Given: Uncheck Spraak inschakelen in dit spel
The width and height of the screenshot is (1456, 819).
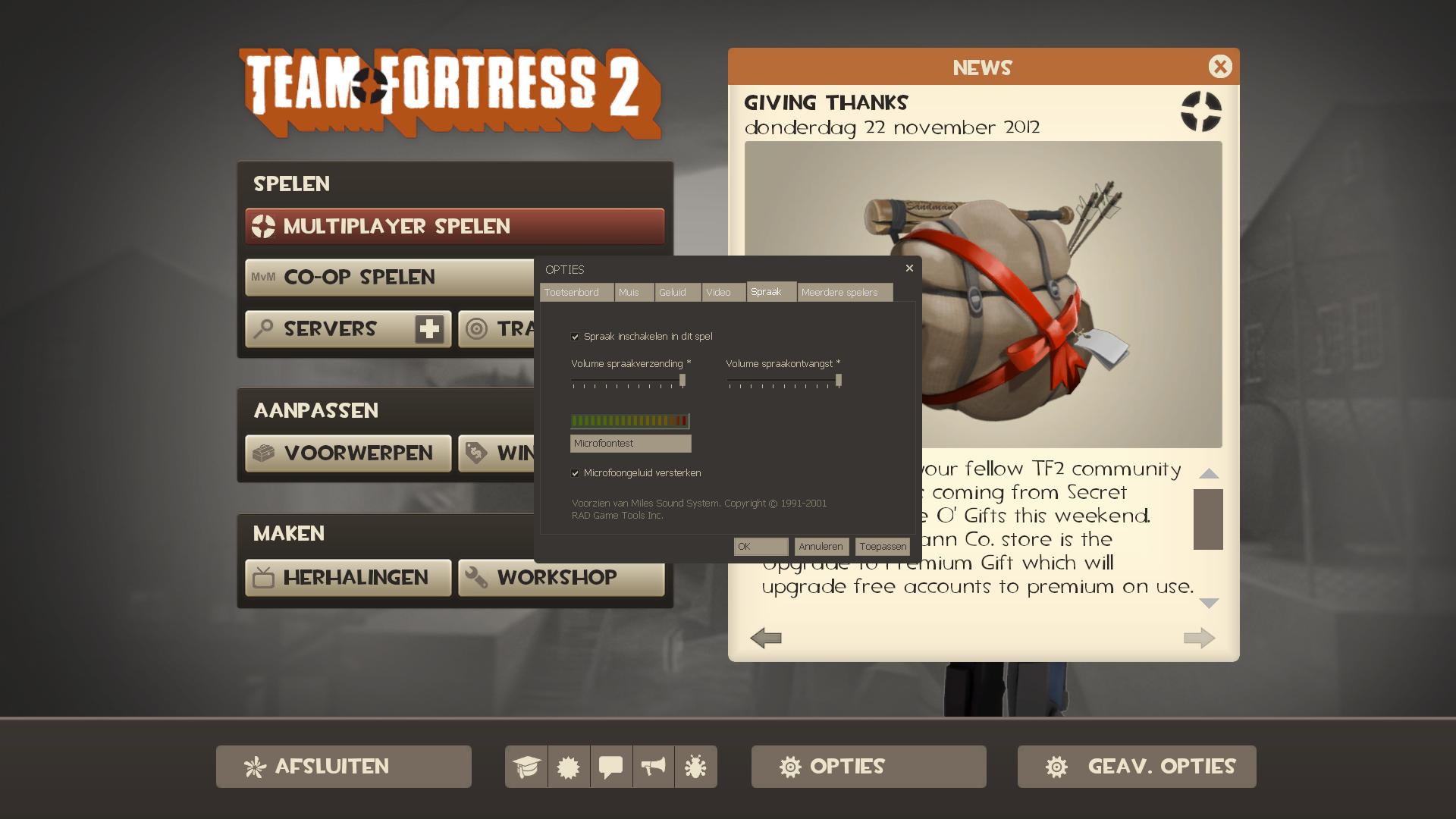Looking at the screenshot, I should click(x=576, y=336).
